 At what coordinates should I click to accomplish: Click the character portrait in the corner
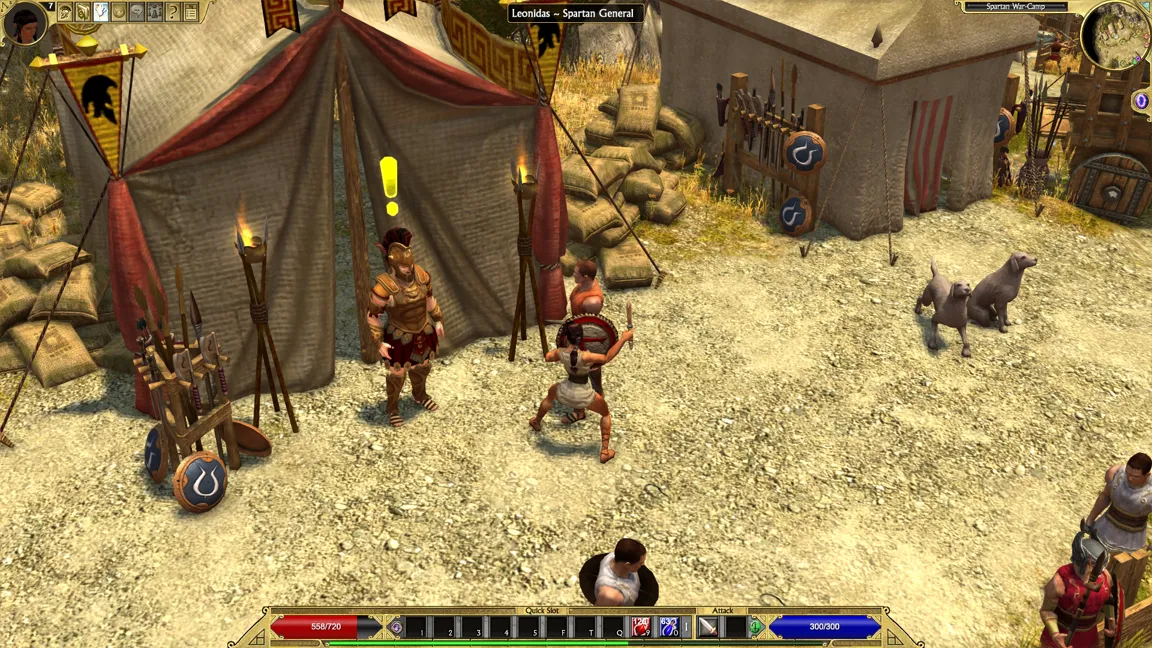pyautogui.click(x=24, y=22)
